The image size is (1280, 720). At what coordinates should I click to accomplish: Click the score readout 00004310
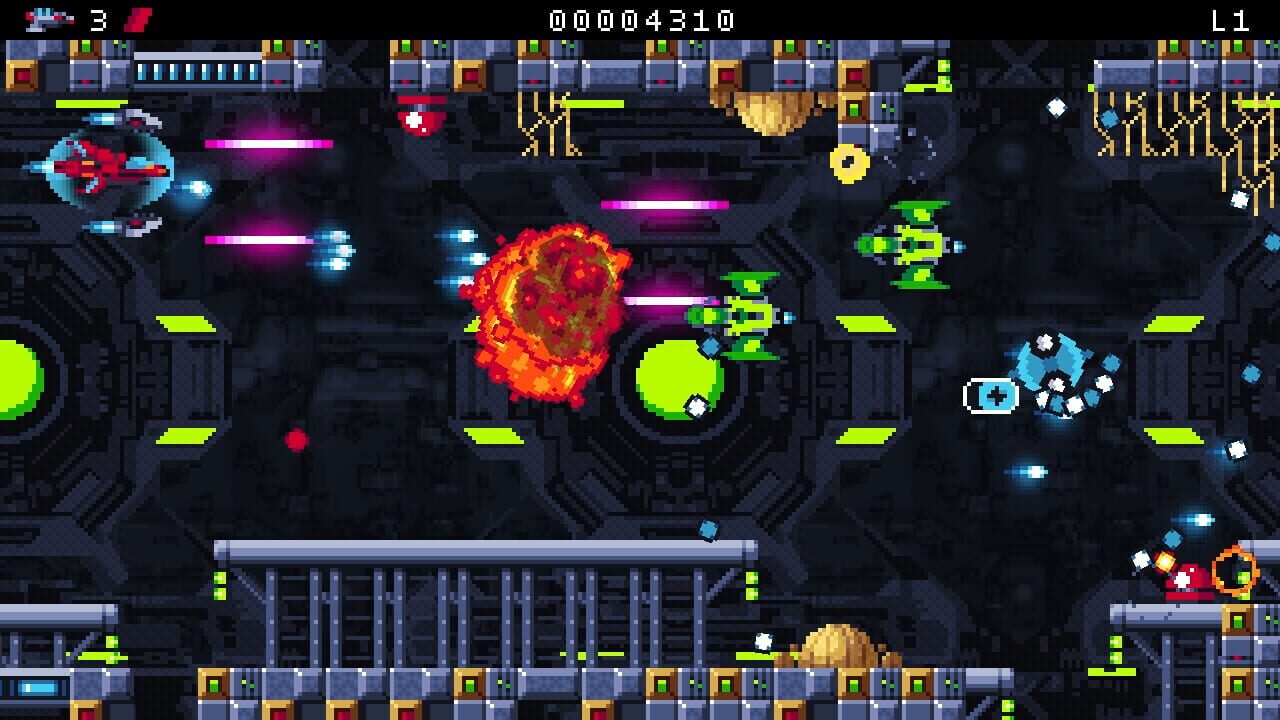coord(640,15)
